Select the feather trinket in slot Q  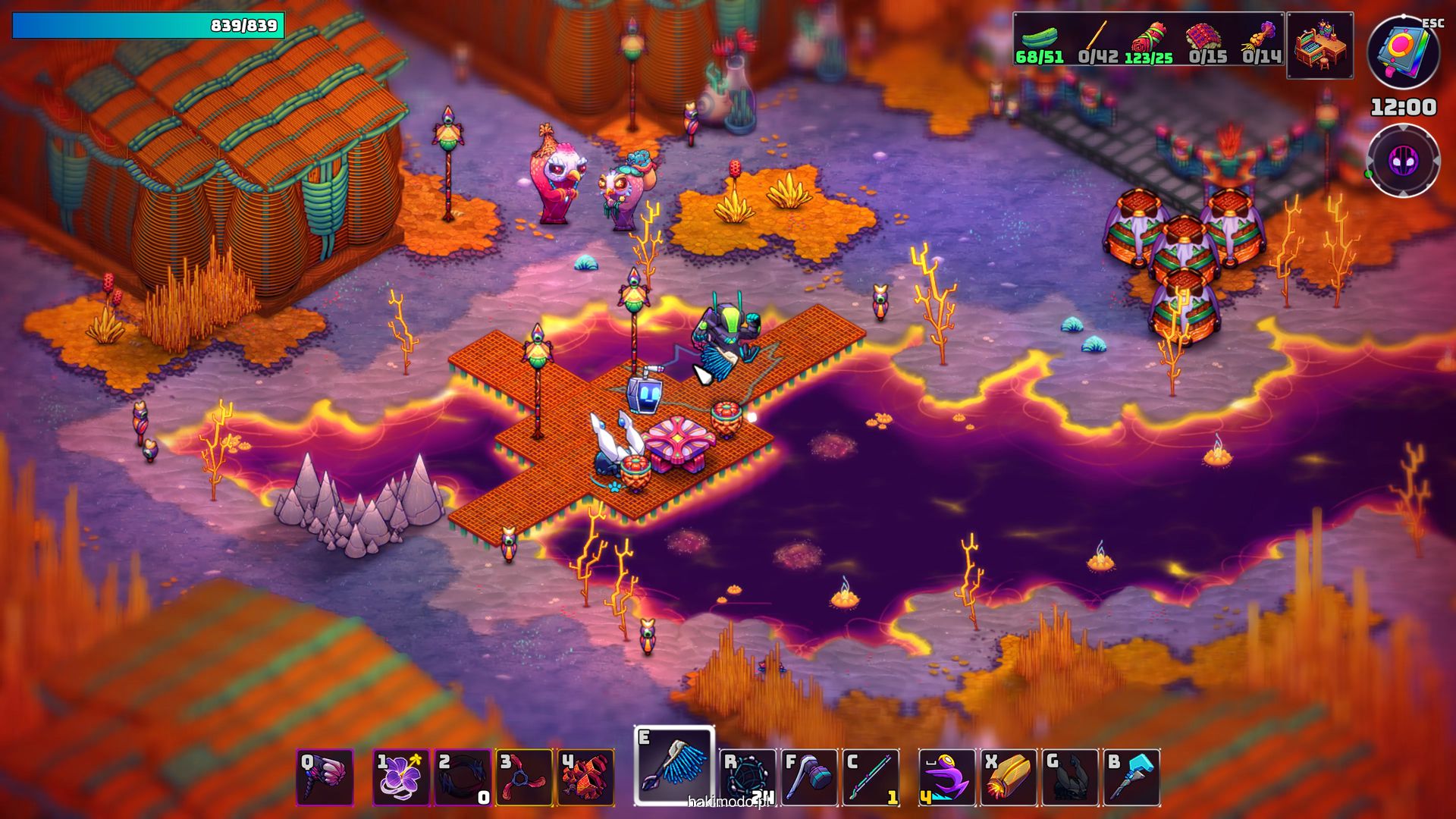[x=325, y=777]
